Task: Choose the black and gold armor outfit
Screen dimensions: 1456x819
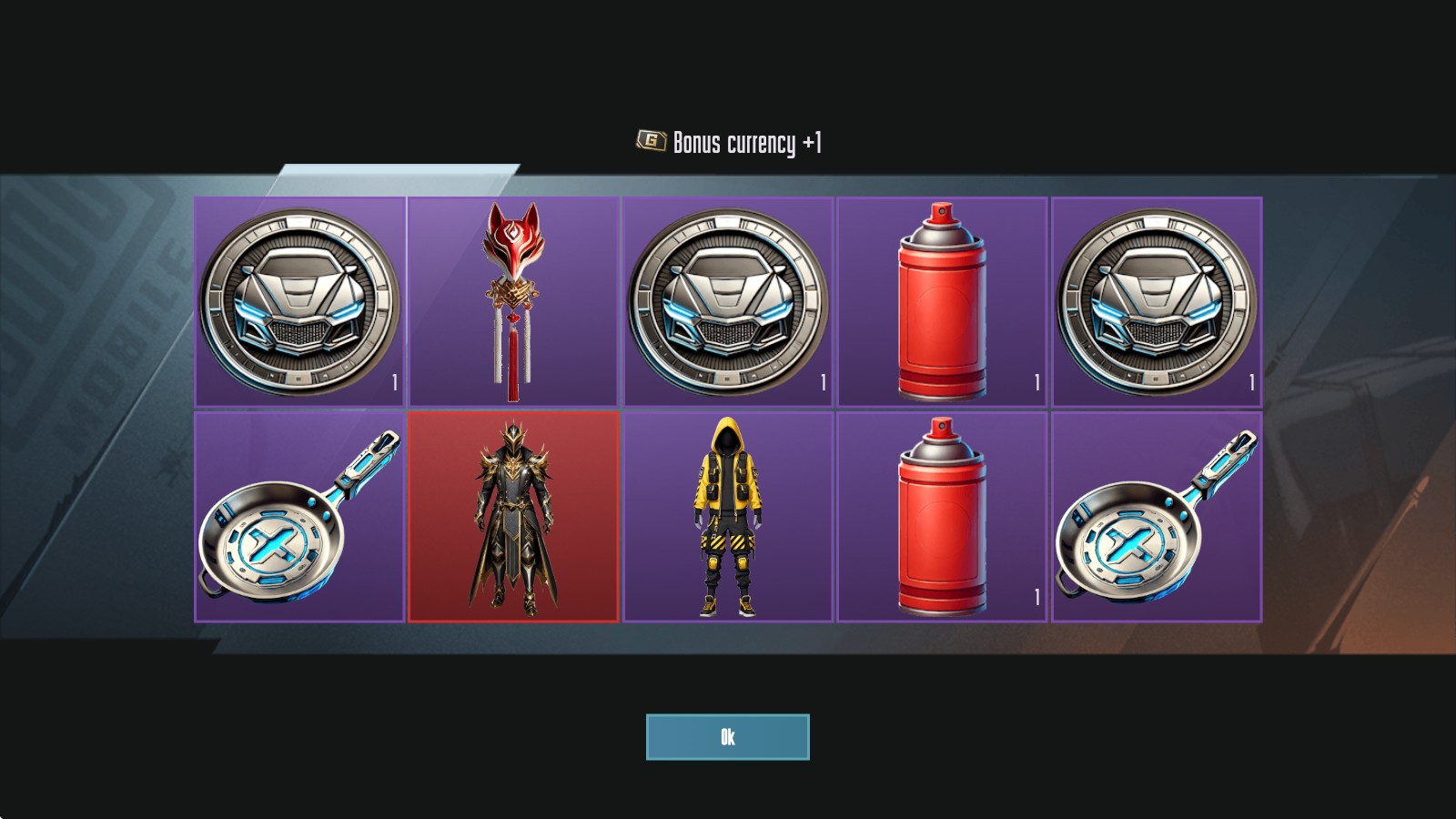Action: click(512, 516)
